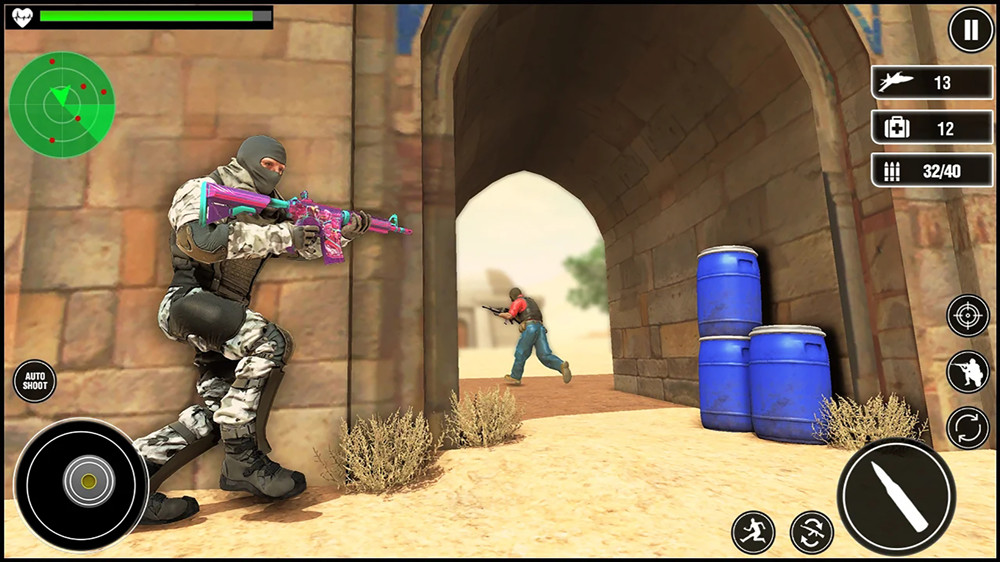This screenshot has width=1000, height=562.
Task: Activate the running man sprint button
Action: [753, 532]
